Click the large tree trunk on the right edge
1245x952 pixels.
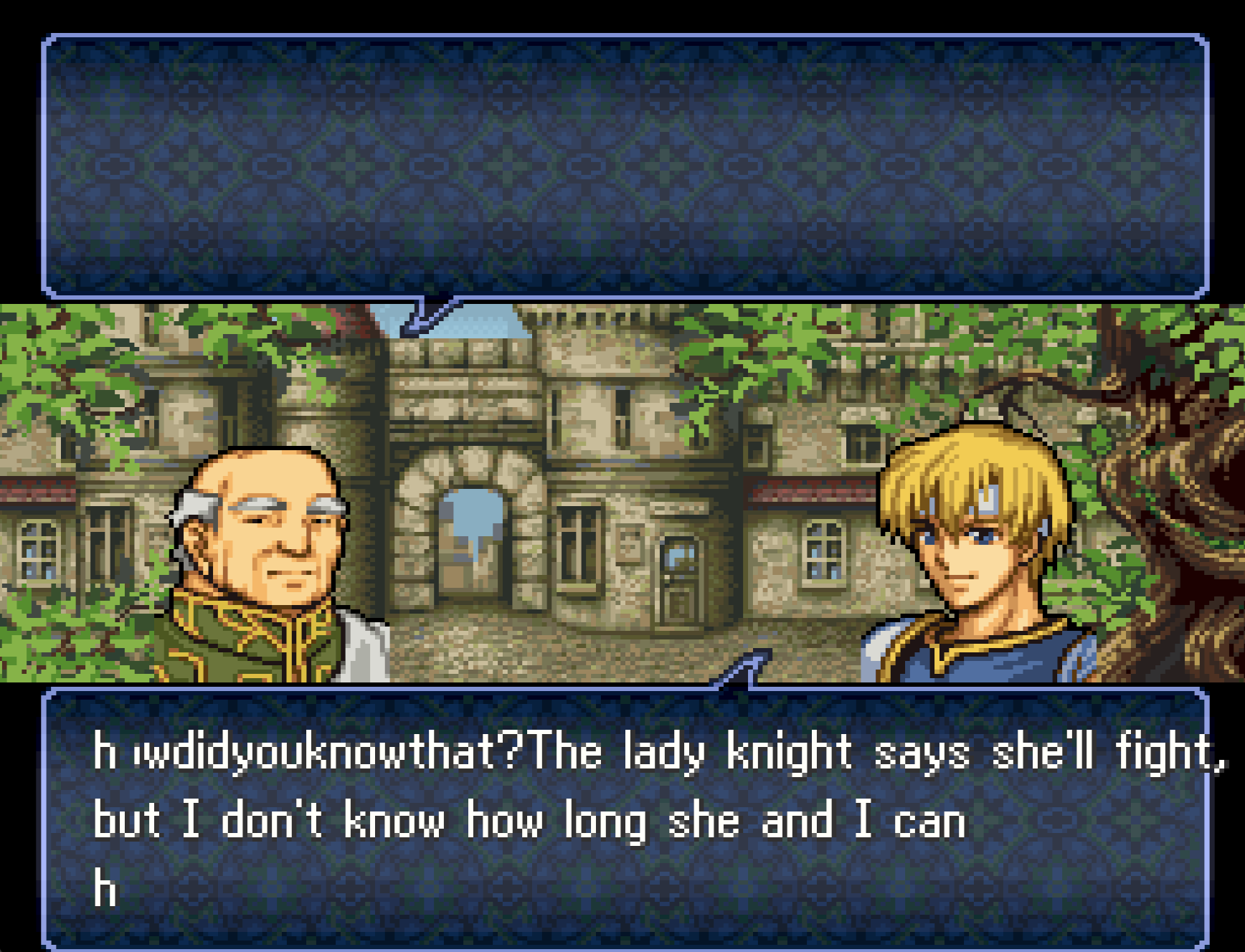1198,502
